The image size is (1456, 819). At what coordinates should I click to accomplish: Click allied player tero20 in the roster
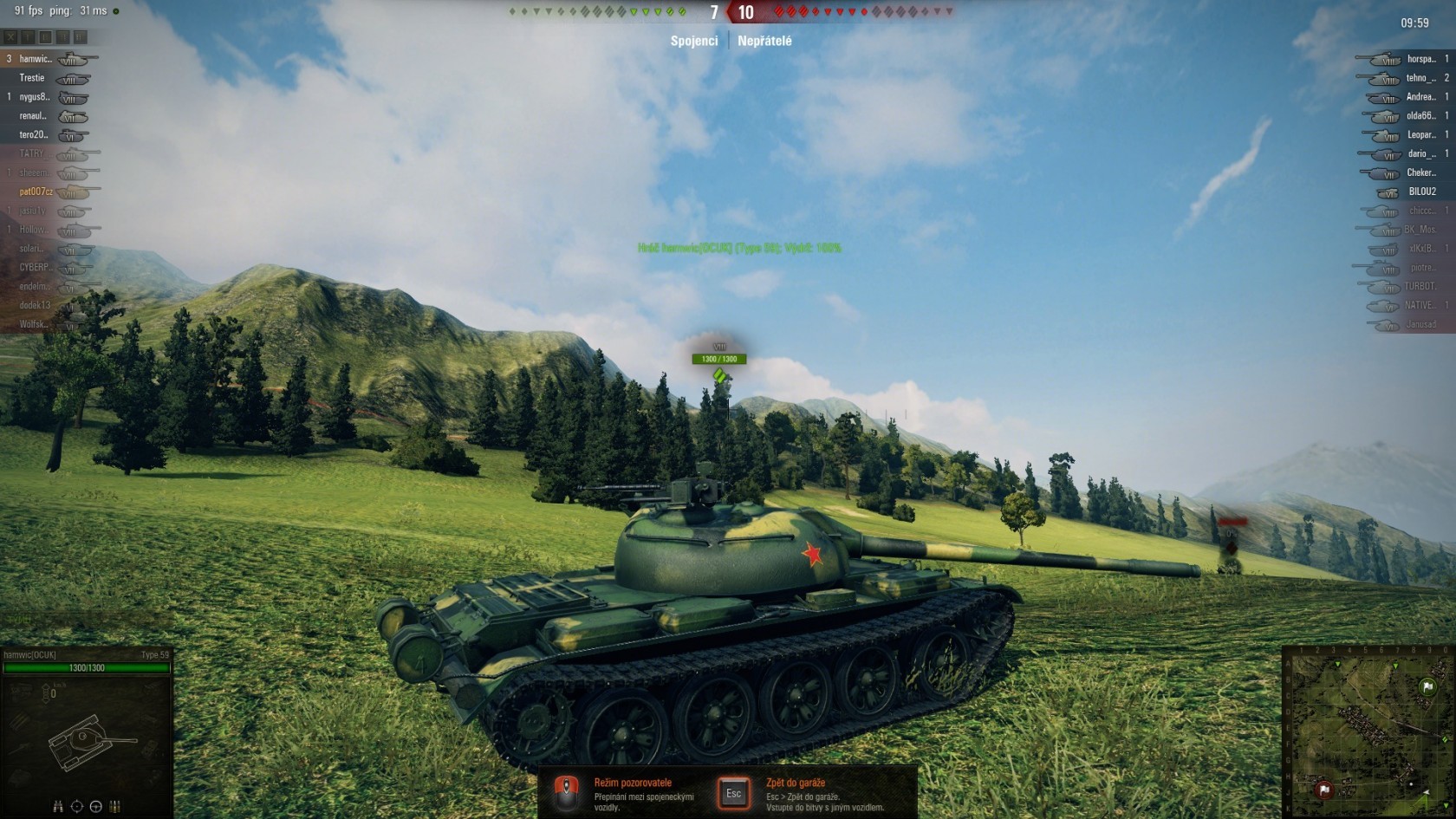[x=34, y=135]
